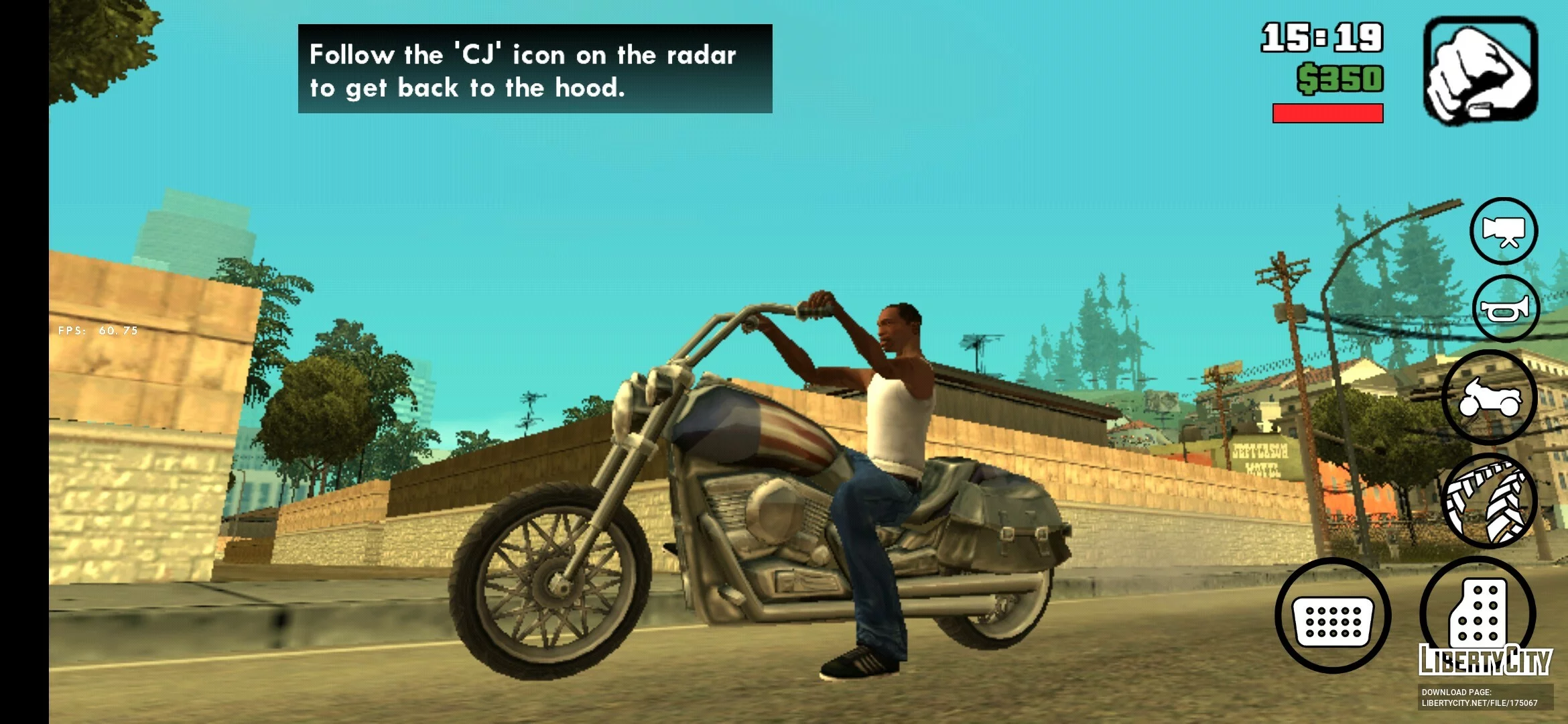Hit the wide brake pedal button
1568x724 pixels.
1332,615
